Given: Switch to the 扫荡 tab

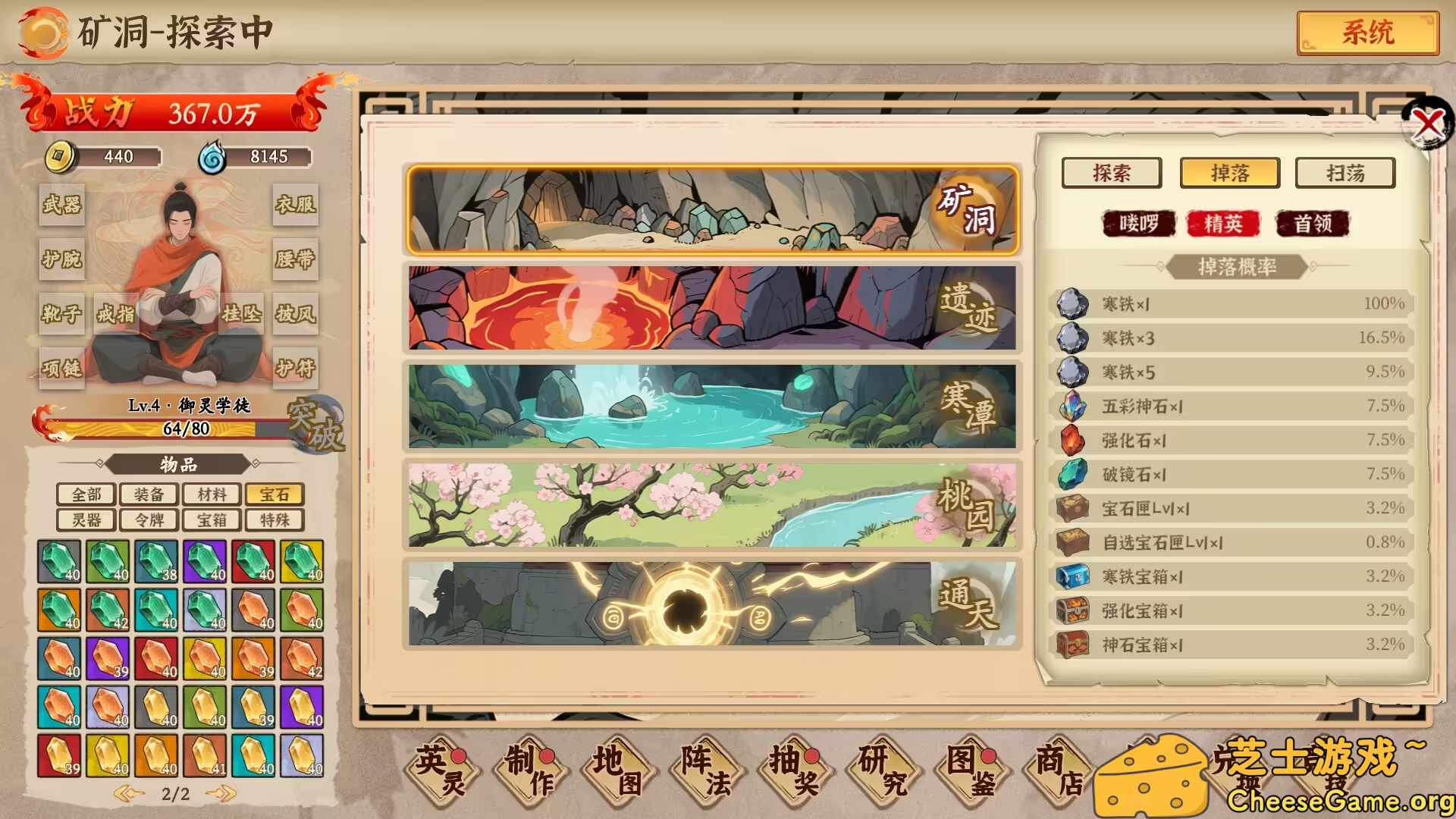Looking at the screenshot, I should click(1344, 173).
